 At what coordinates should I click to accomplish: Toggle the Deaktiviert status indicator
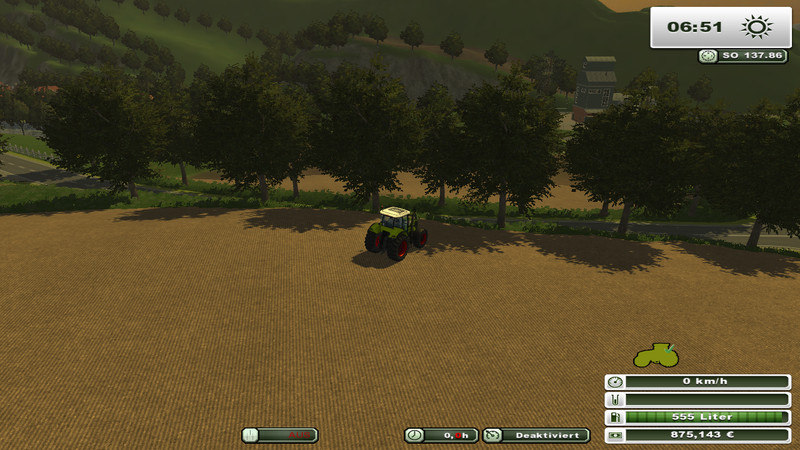[536, 435]
